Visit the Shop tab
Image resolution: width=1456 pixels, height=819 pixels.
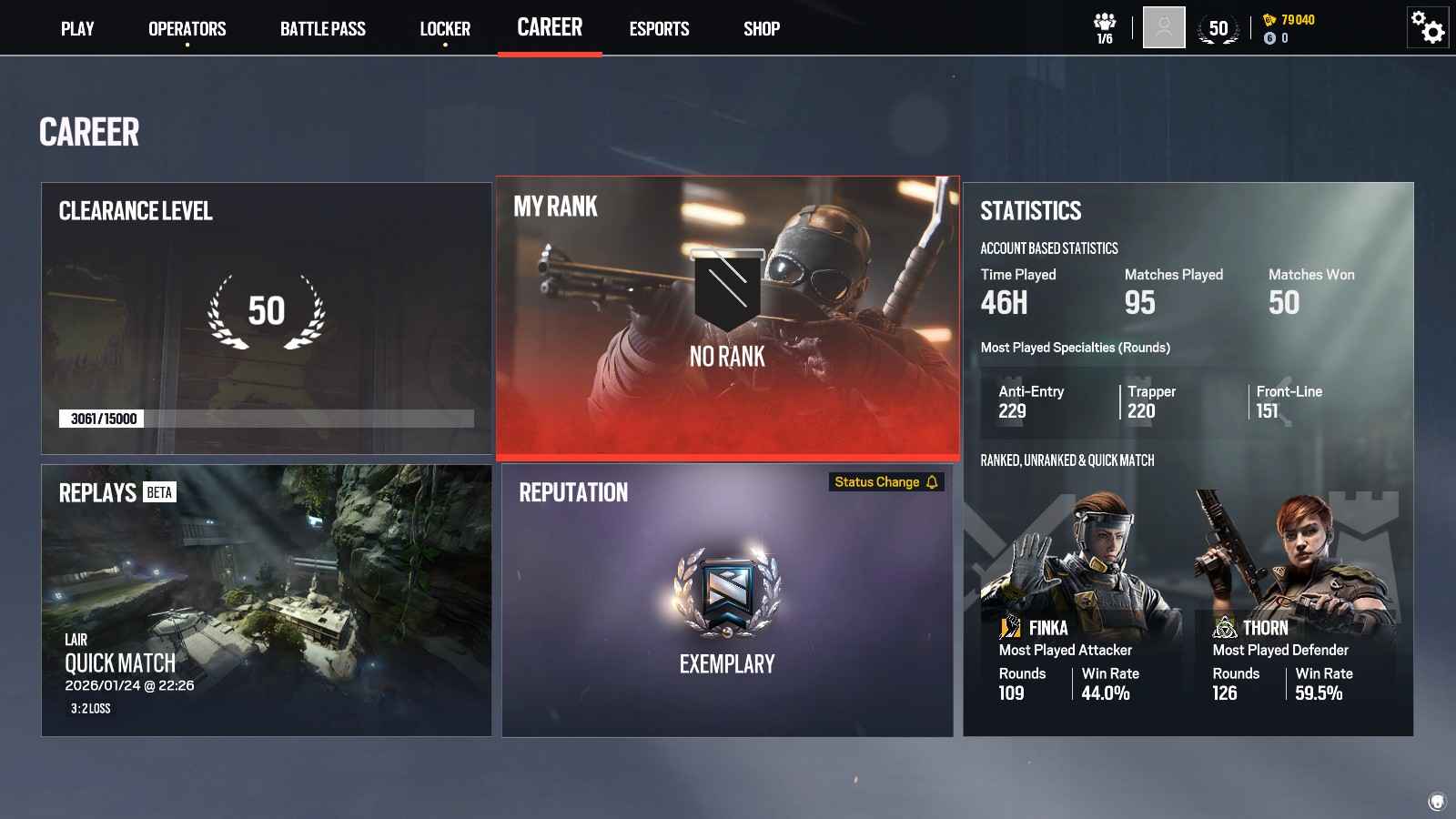pos(761,28)
